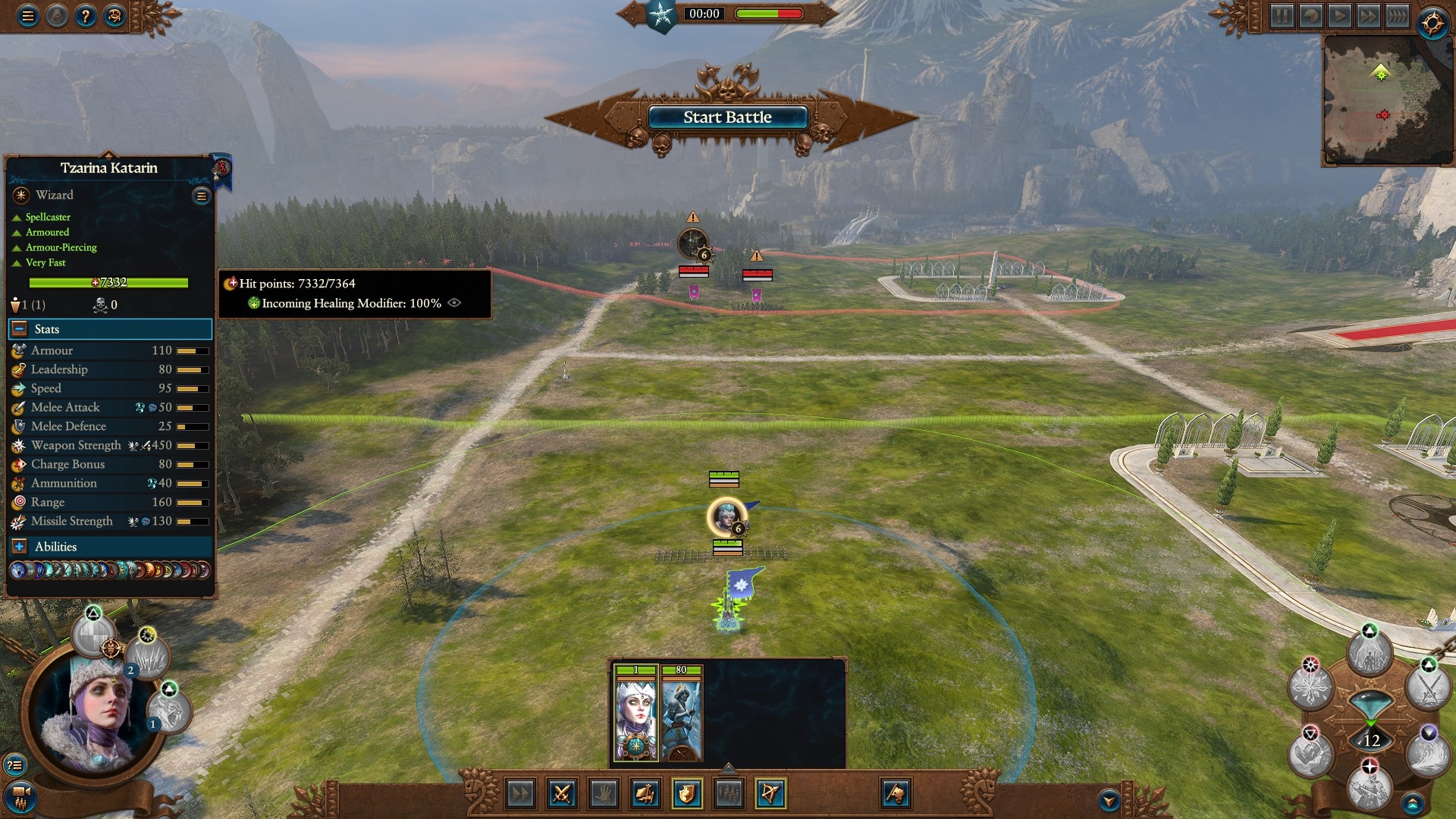Open battle help with the question mark button
The height and width of the screenshot is (819, 1456).
(86, 15)
